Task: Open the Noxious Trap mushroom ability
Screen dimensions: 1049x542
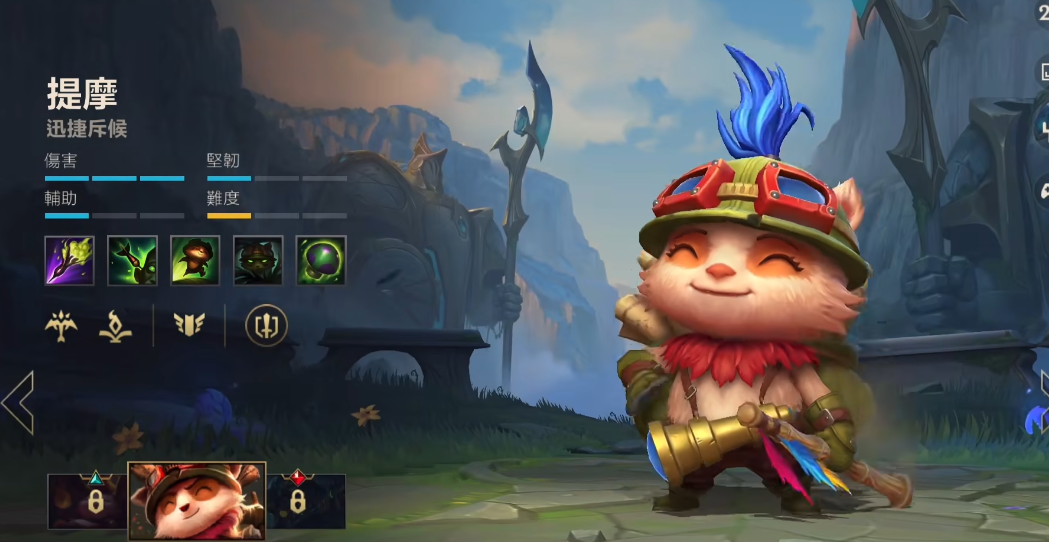Action: click(321, 261)
